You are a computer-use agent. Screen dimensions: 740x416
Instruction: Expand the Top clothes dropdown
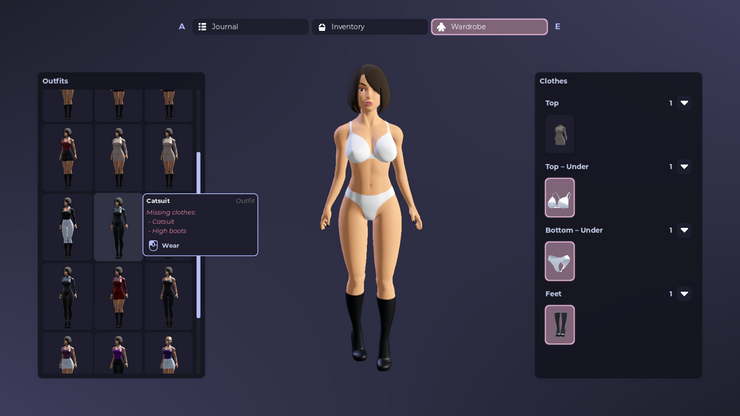tap(684, 103)
